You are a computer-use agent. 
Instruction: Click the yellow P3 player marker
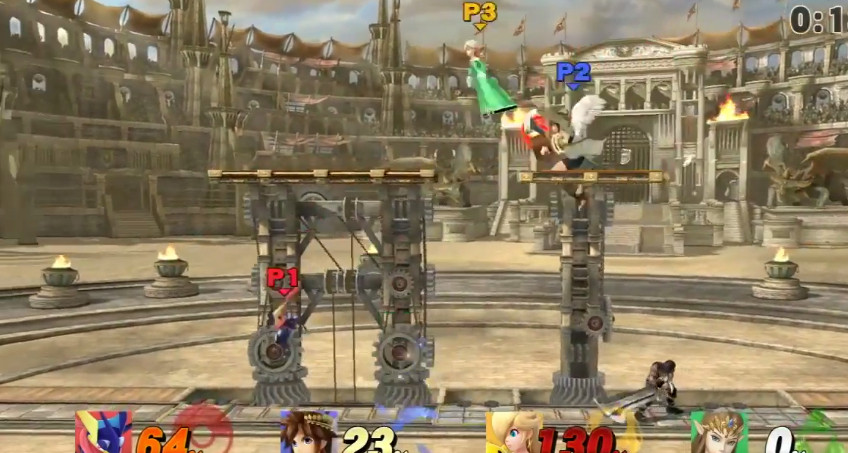(x=479, y=13)
